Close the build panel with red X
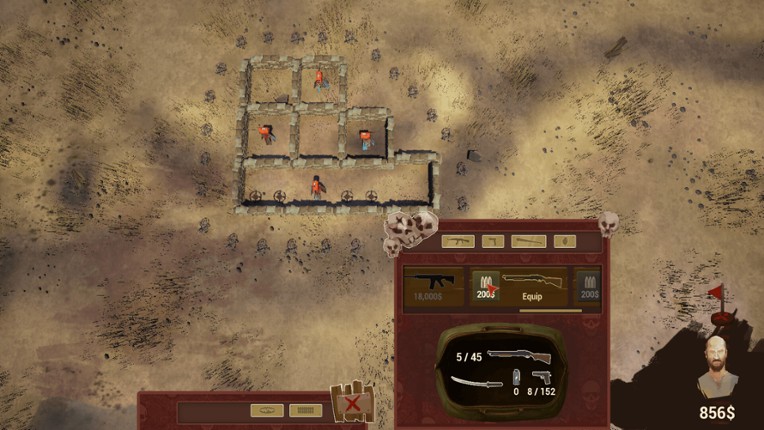Image resolution: width=764 pixels, height=430 pixels. tap(352, 404)
